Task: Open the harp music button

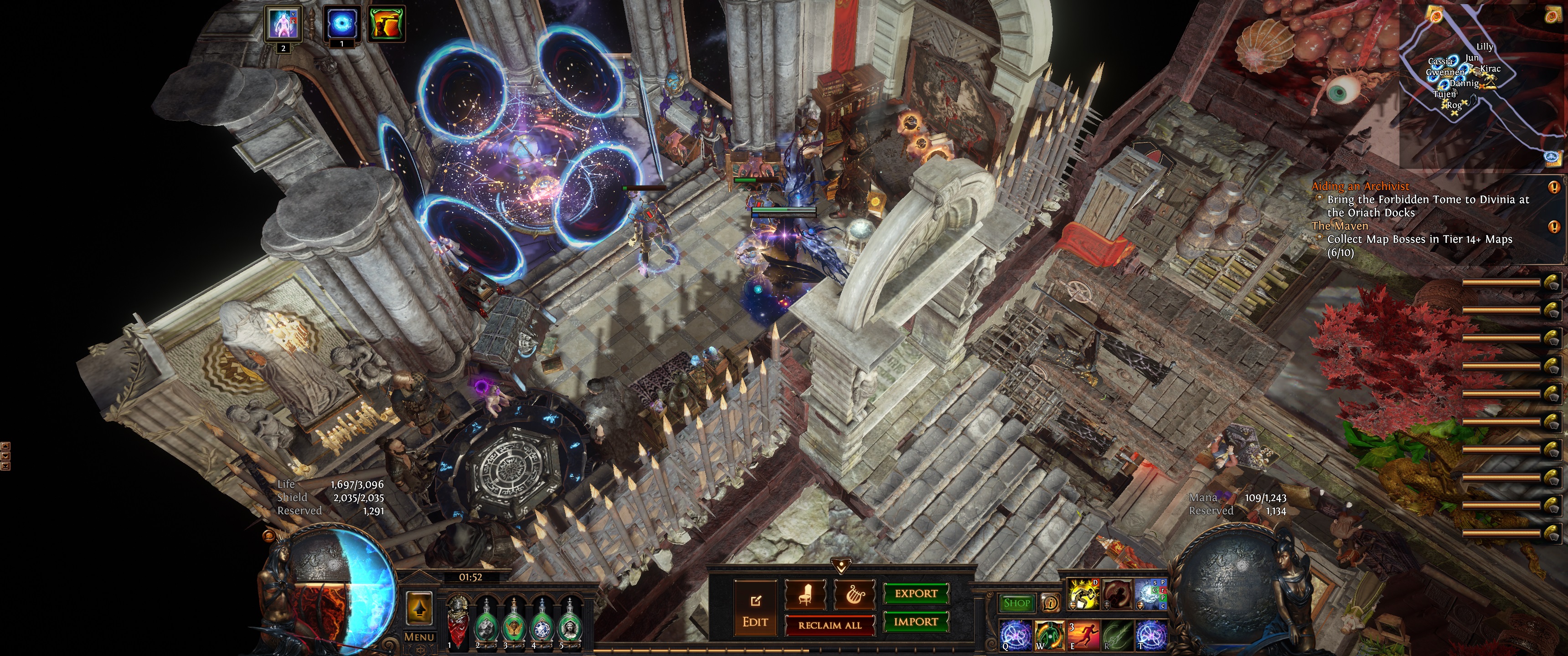Action: coord(853,595)
